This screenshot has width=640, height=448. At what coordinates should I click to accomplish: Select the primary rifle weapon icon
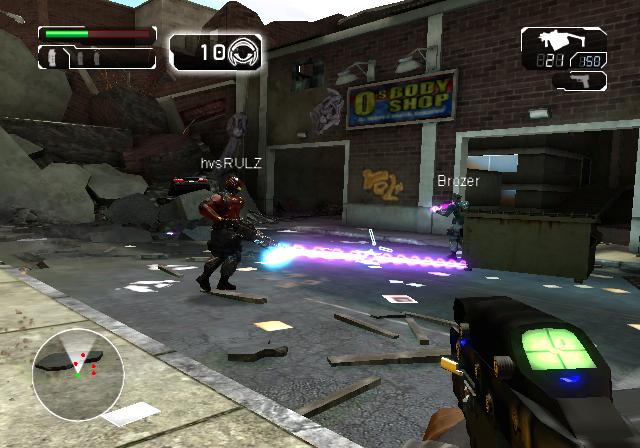coord(552,42)
